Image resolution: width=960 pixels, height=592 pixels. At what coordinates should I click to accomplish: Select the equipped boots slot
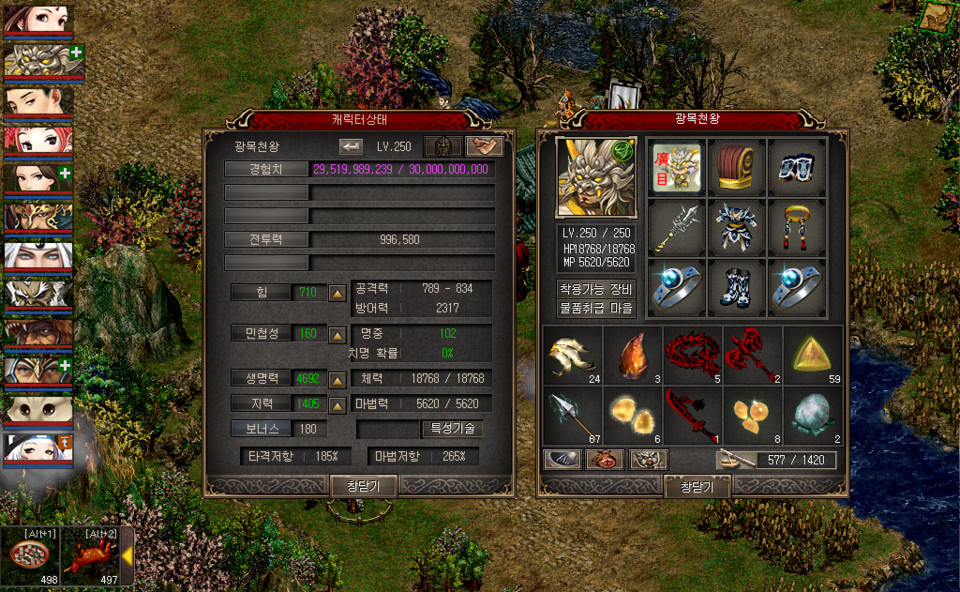coord(737,288)
